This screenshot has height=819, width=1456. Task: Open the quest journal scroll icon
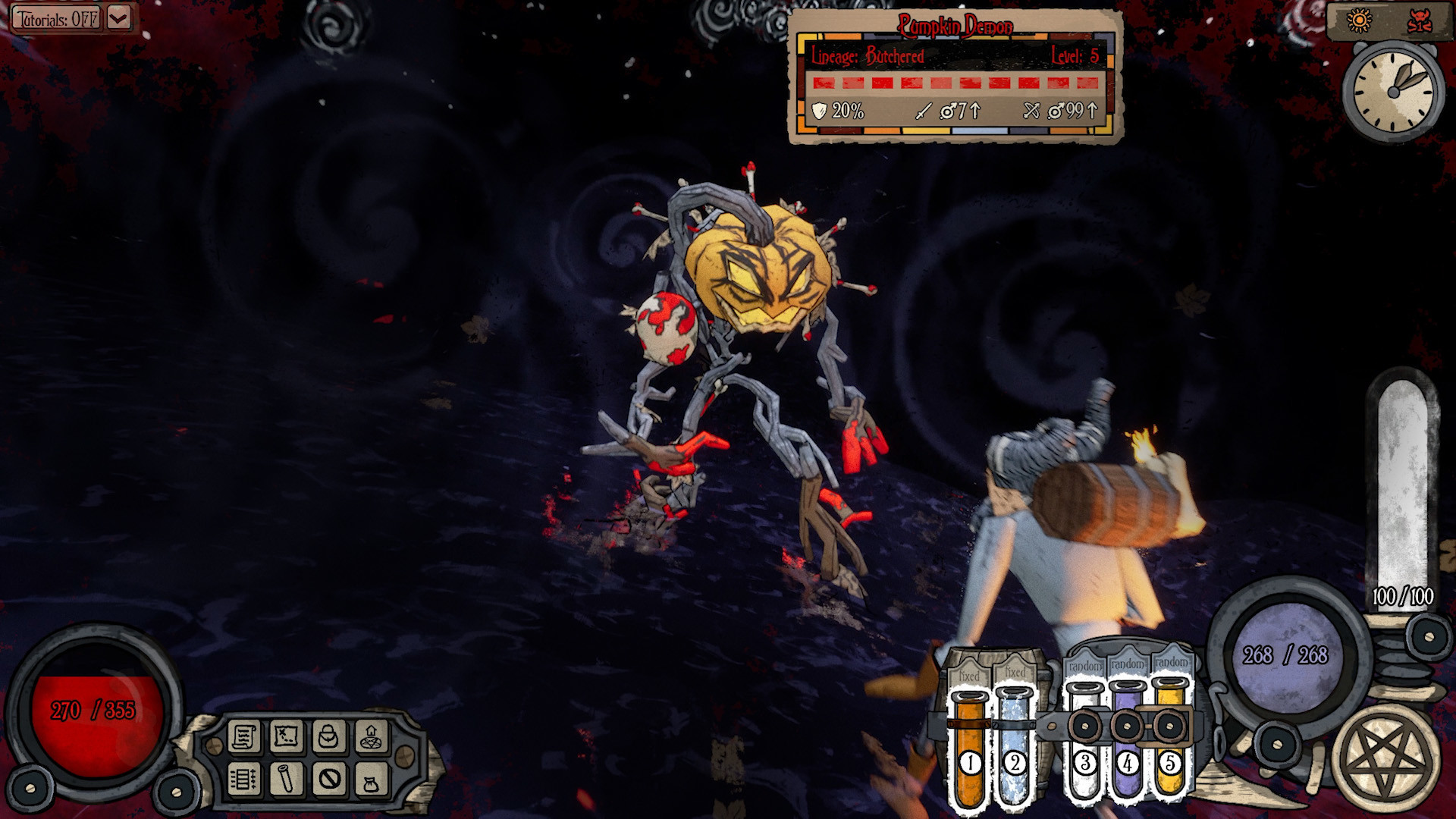point(246,737)
